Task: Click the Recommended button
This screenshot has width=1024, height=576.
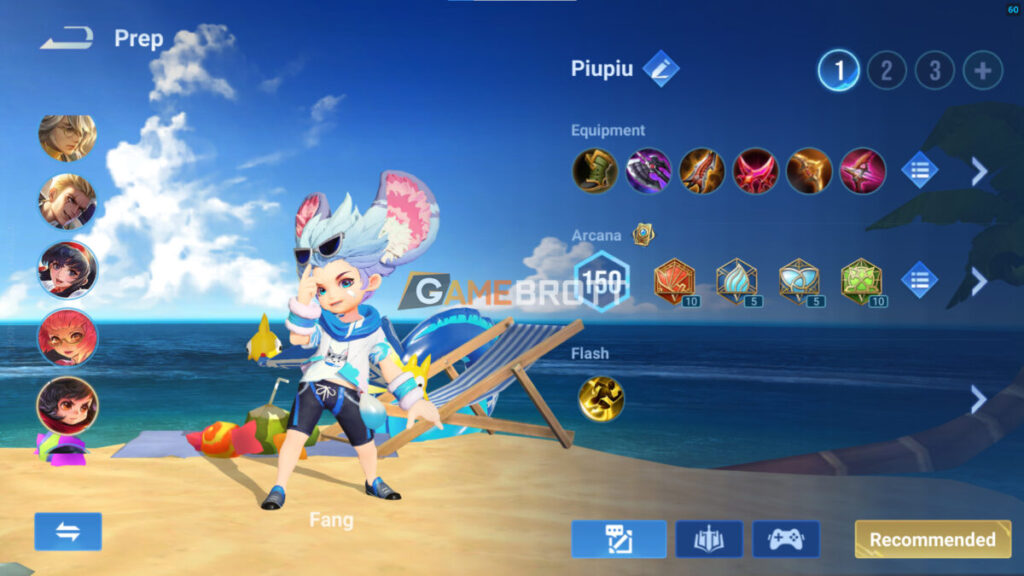Action: [x=932, y=539]
